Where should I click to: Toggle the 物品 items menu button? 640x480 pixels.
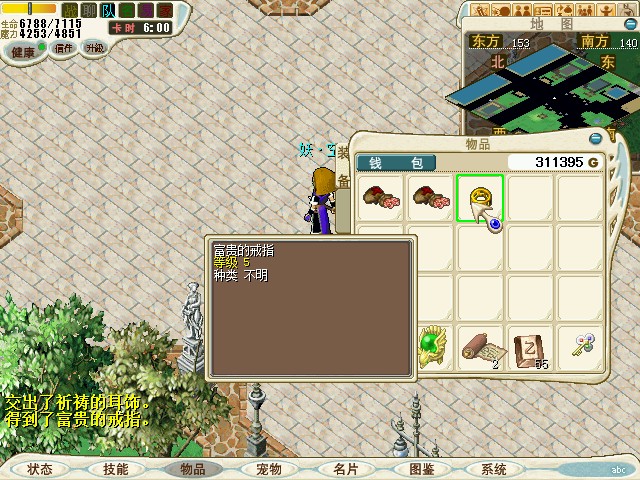click(x=192, y=469)
